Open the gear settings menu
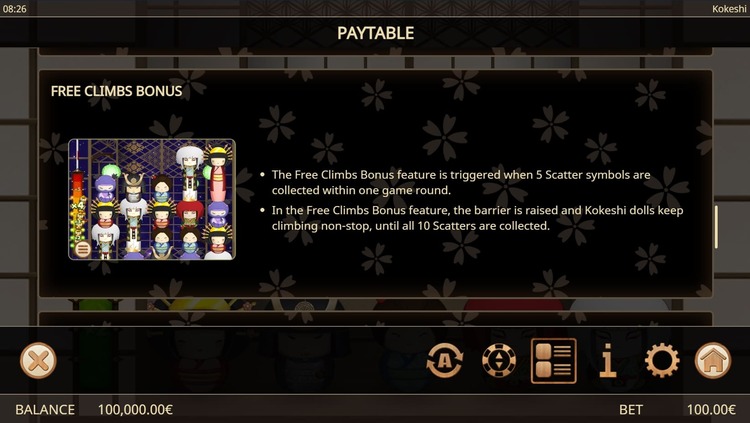 point(661,360)
